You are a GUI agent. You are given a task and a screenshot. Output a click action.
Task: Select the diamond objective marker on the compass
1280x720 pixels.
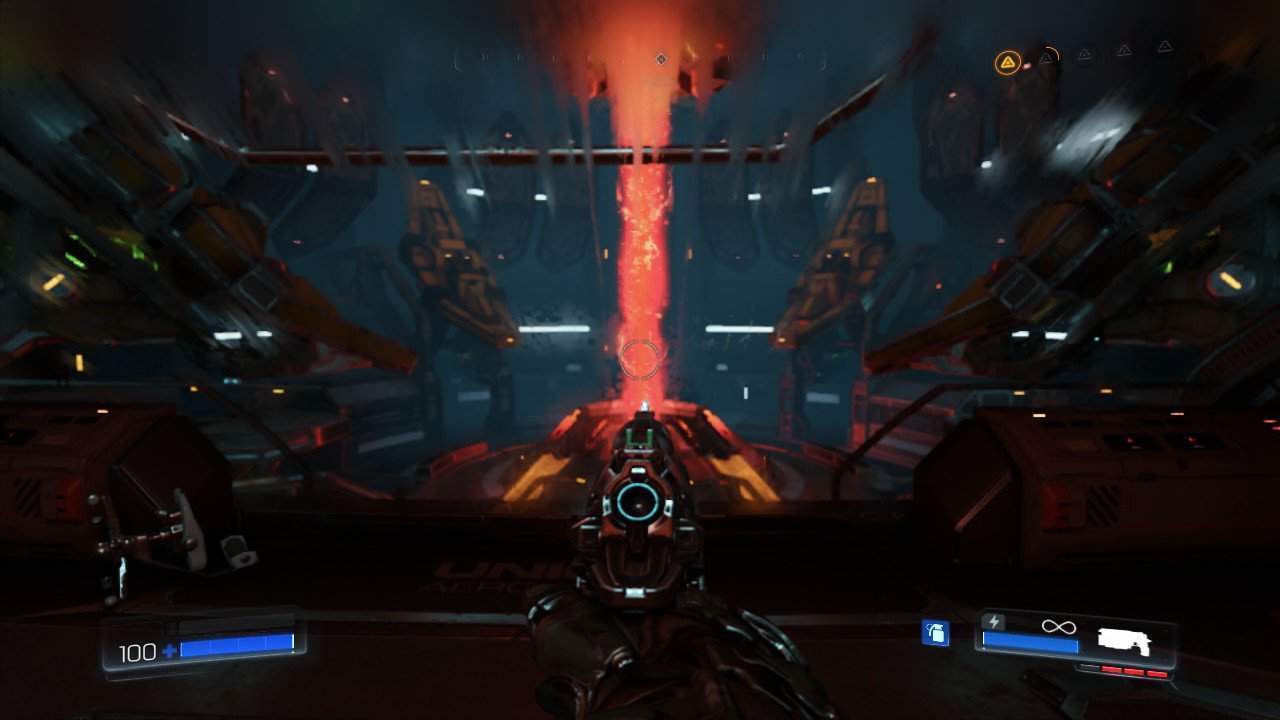[661, 60]
